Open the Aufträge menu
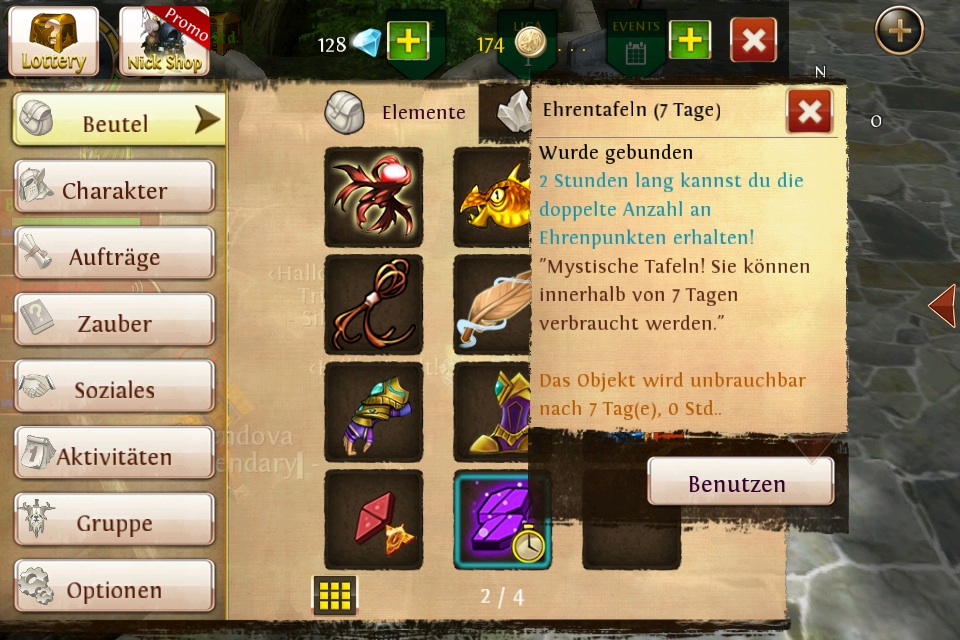The image size is (960, 640). [114, 255]
